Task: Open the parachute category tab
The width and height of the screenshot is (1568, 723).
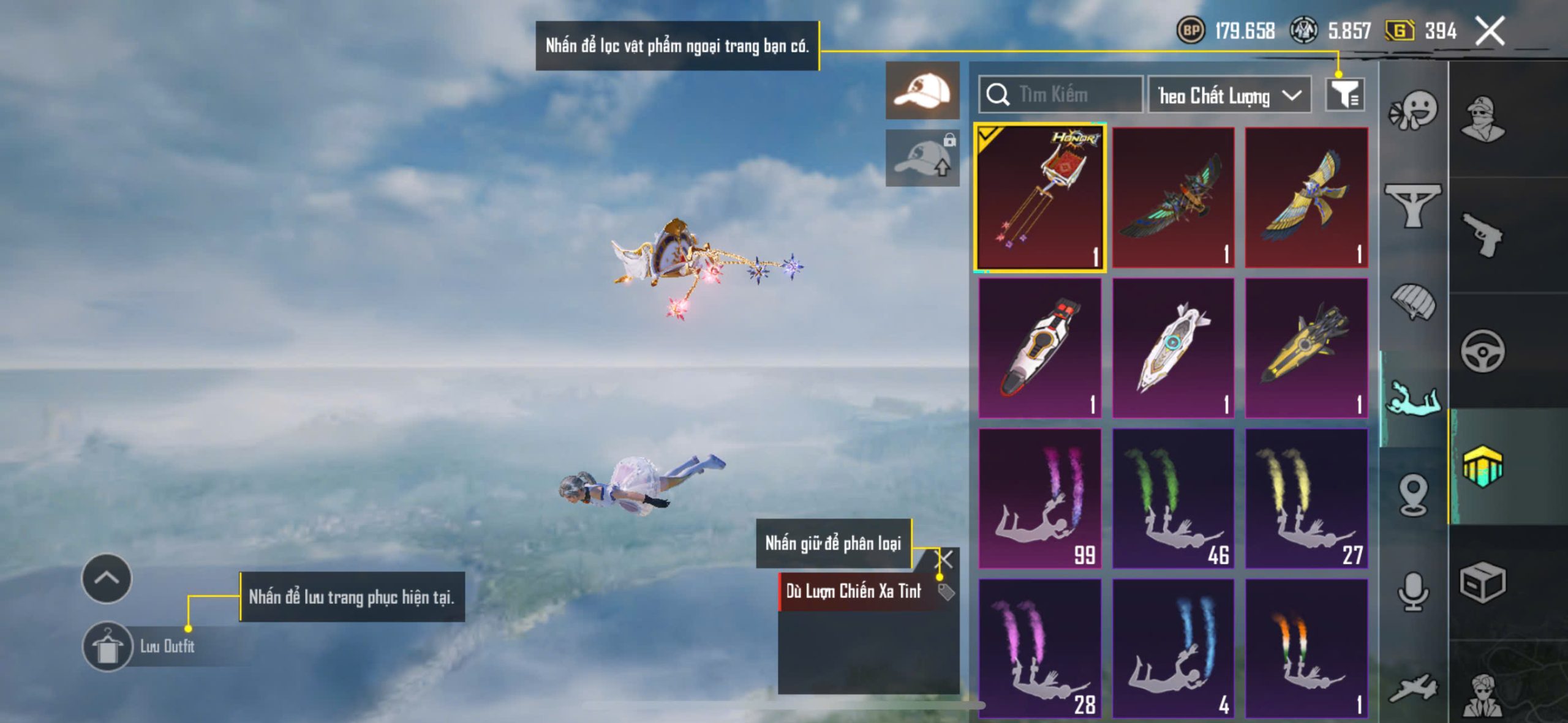Action: click(1412, 301)
